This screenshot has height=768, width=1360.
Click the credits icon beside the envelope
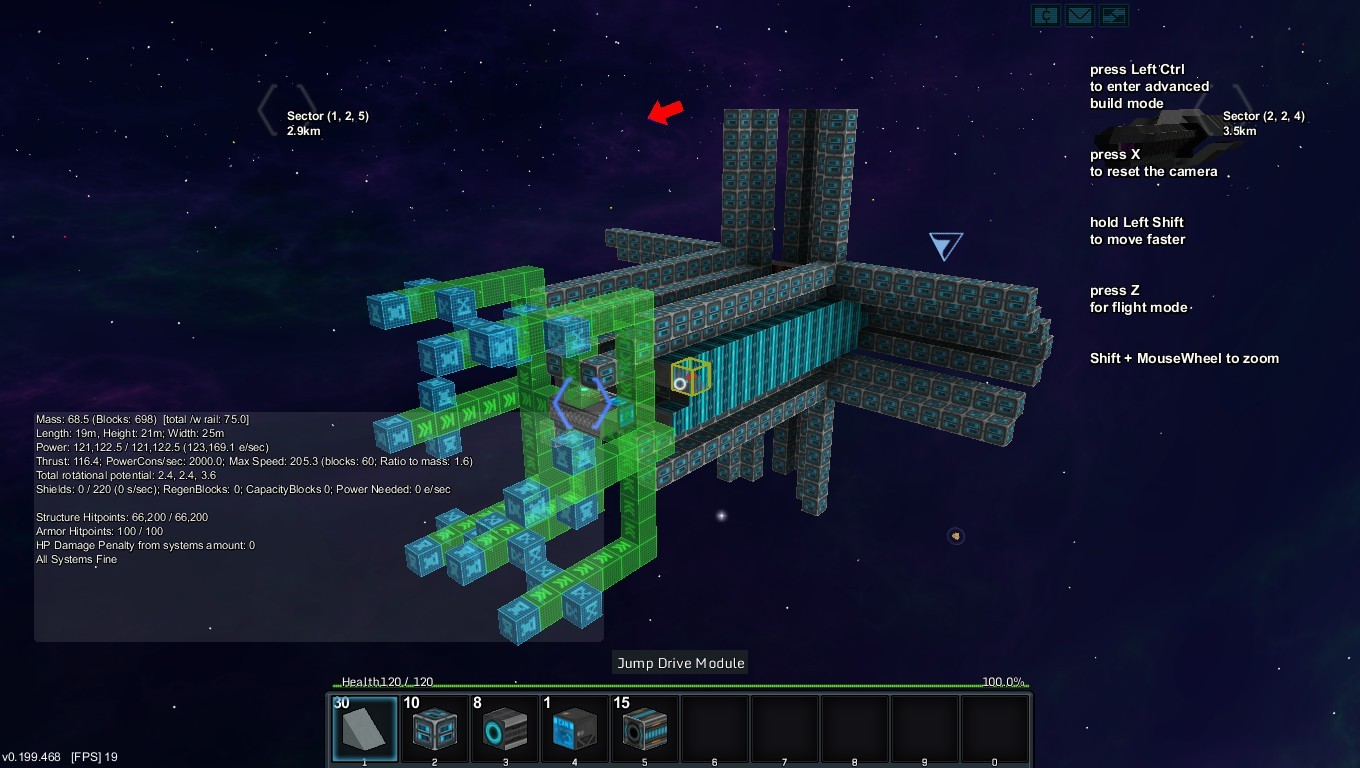point(1046,15)
